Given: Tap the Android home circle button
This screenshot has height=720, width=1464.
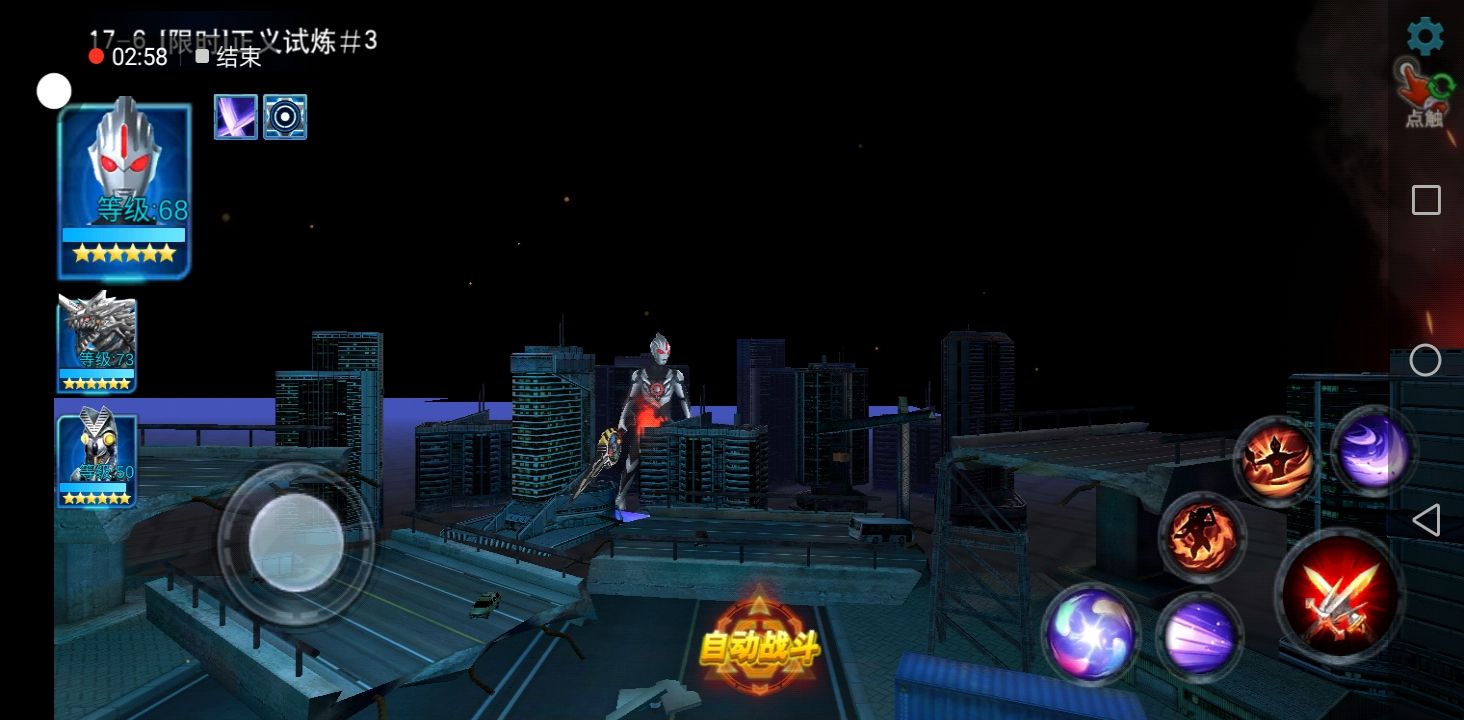Looking at the screenshot, I should [1425, 360].
